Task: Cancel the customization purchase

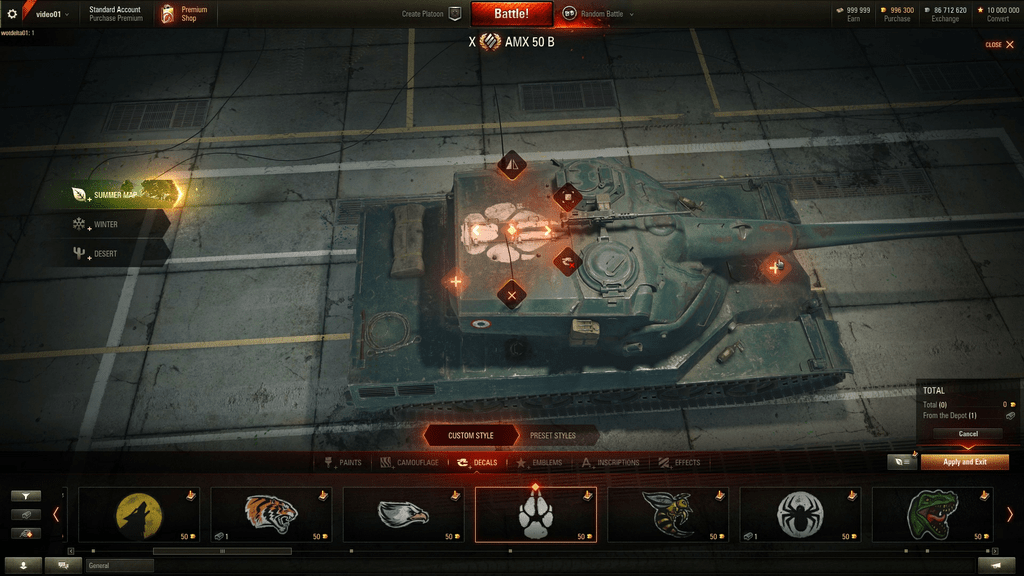Action: click(x=968, y=434)
